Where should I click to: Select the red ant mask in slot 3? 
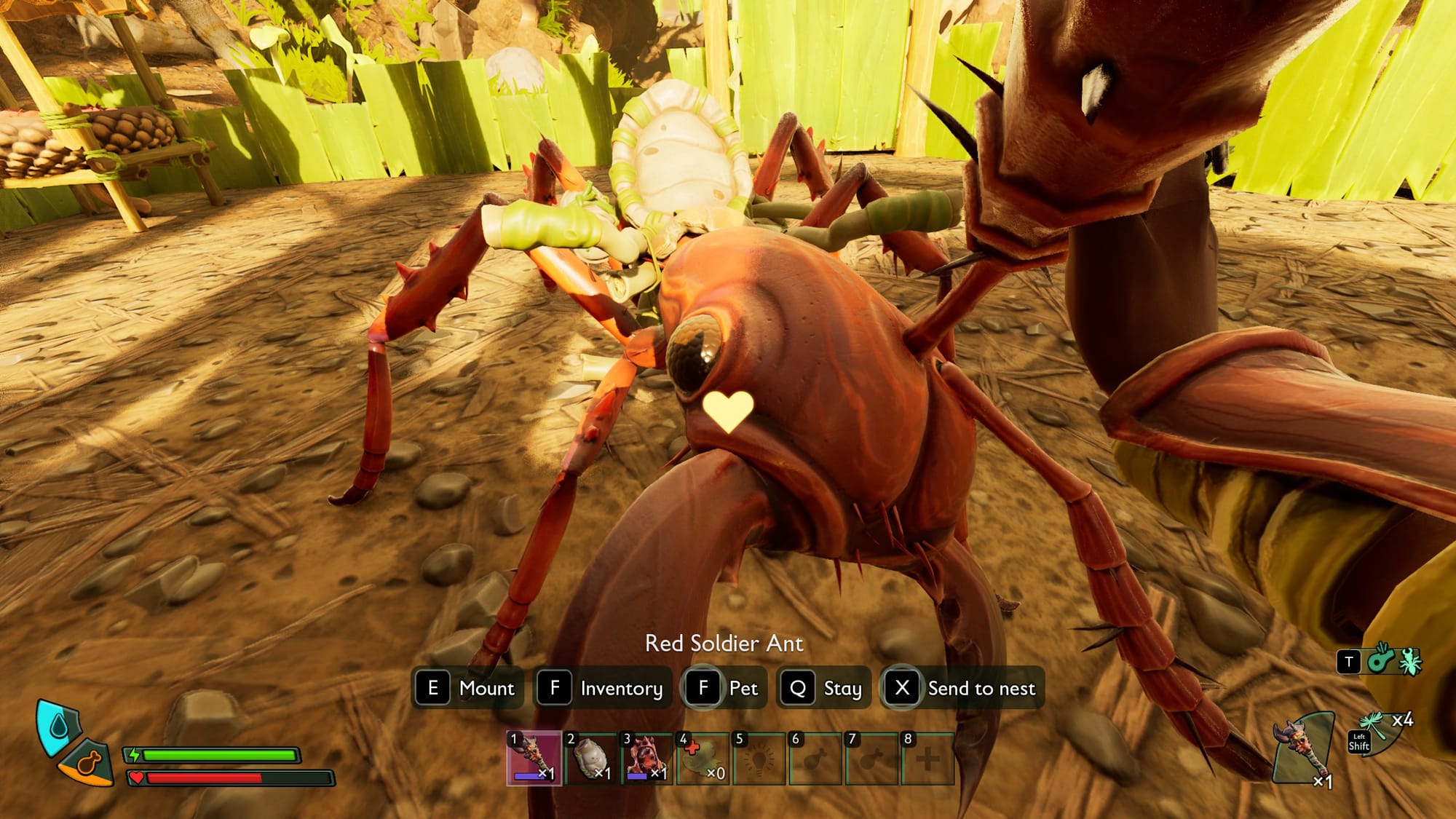[x=646, y=759]
